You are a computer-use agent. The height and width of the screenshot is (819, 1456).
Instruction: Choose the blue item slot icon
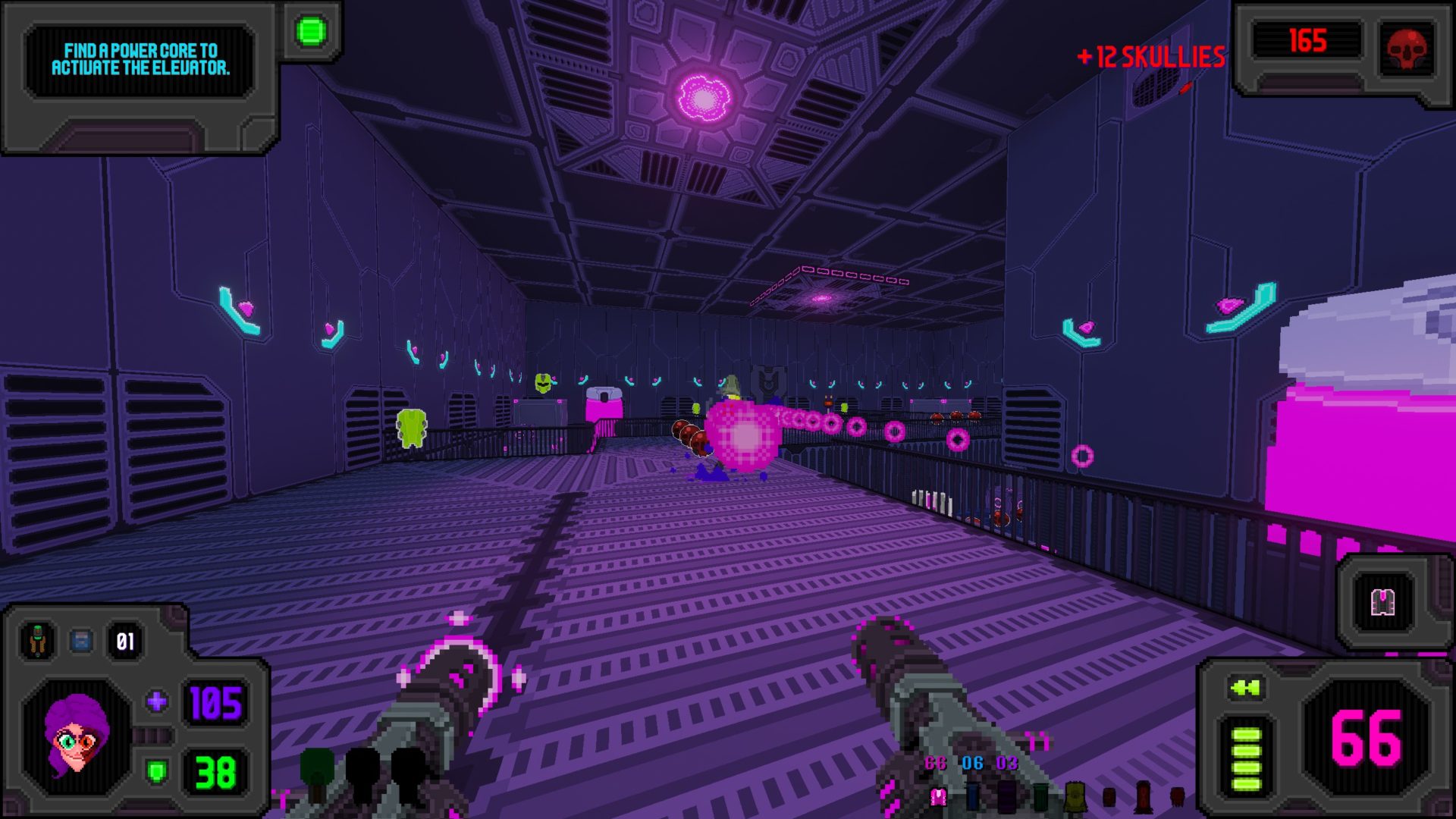tap(81, 641)
